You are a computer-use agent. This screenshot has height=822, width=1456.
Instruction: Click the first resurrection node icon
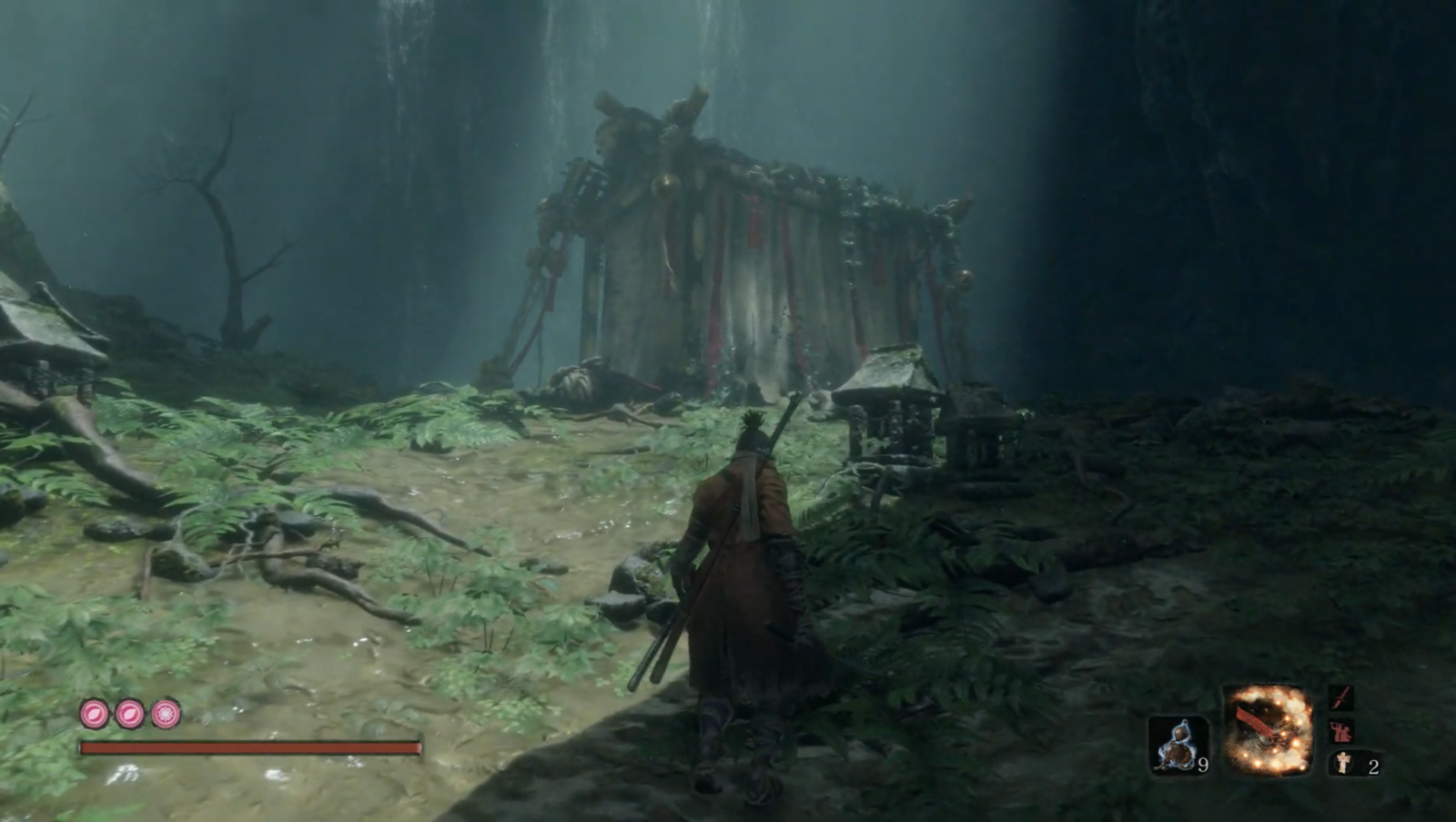coord(93,713)
